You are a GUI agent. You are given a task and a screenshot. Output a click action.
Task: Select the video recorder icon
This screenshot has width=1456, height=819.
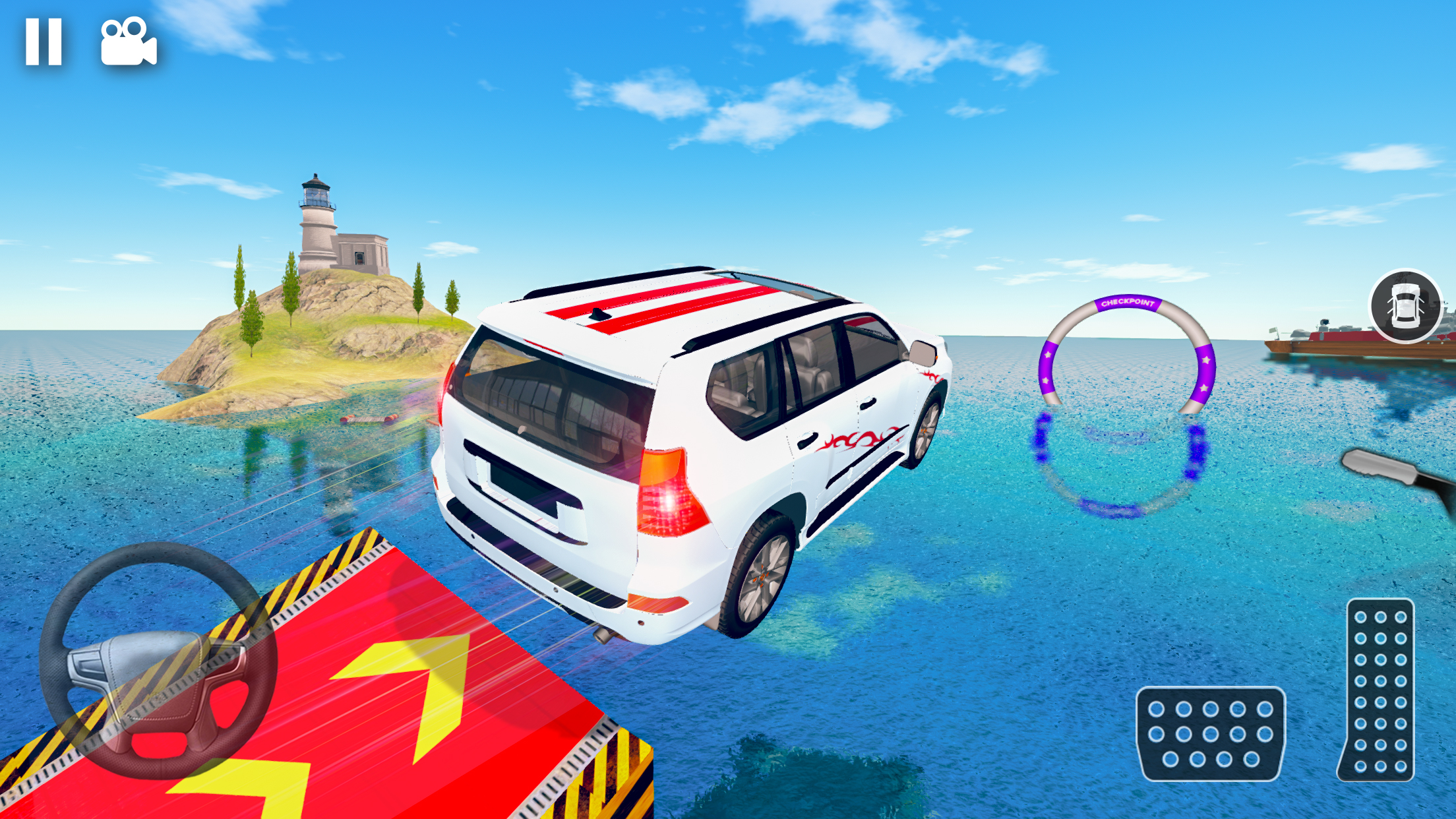coord(129,41)
